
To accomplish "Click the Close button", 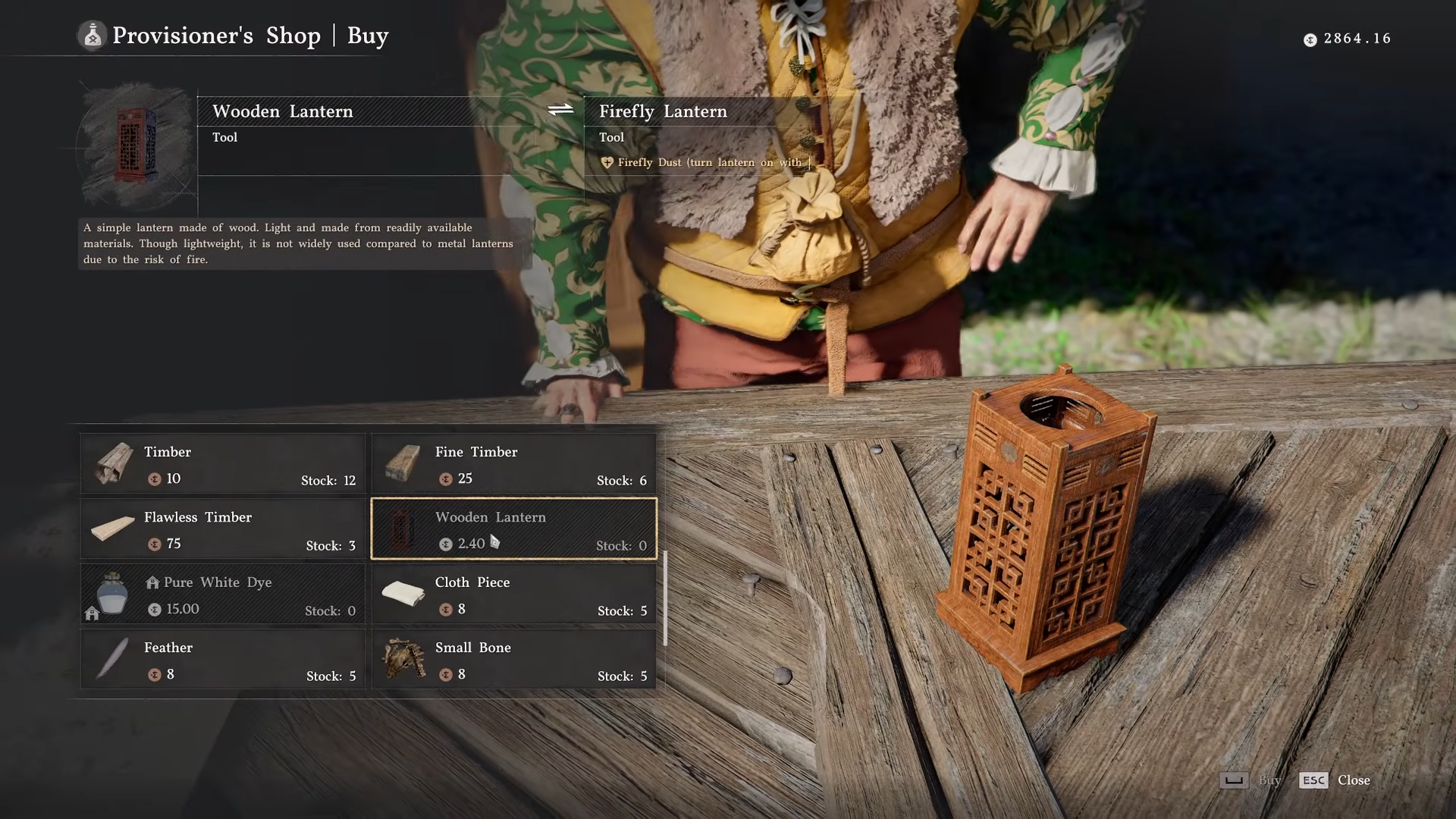I will tap(1335, 780).
